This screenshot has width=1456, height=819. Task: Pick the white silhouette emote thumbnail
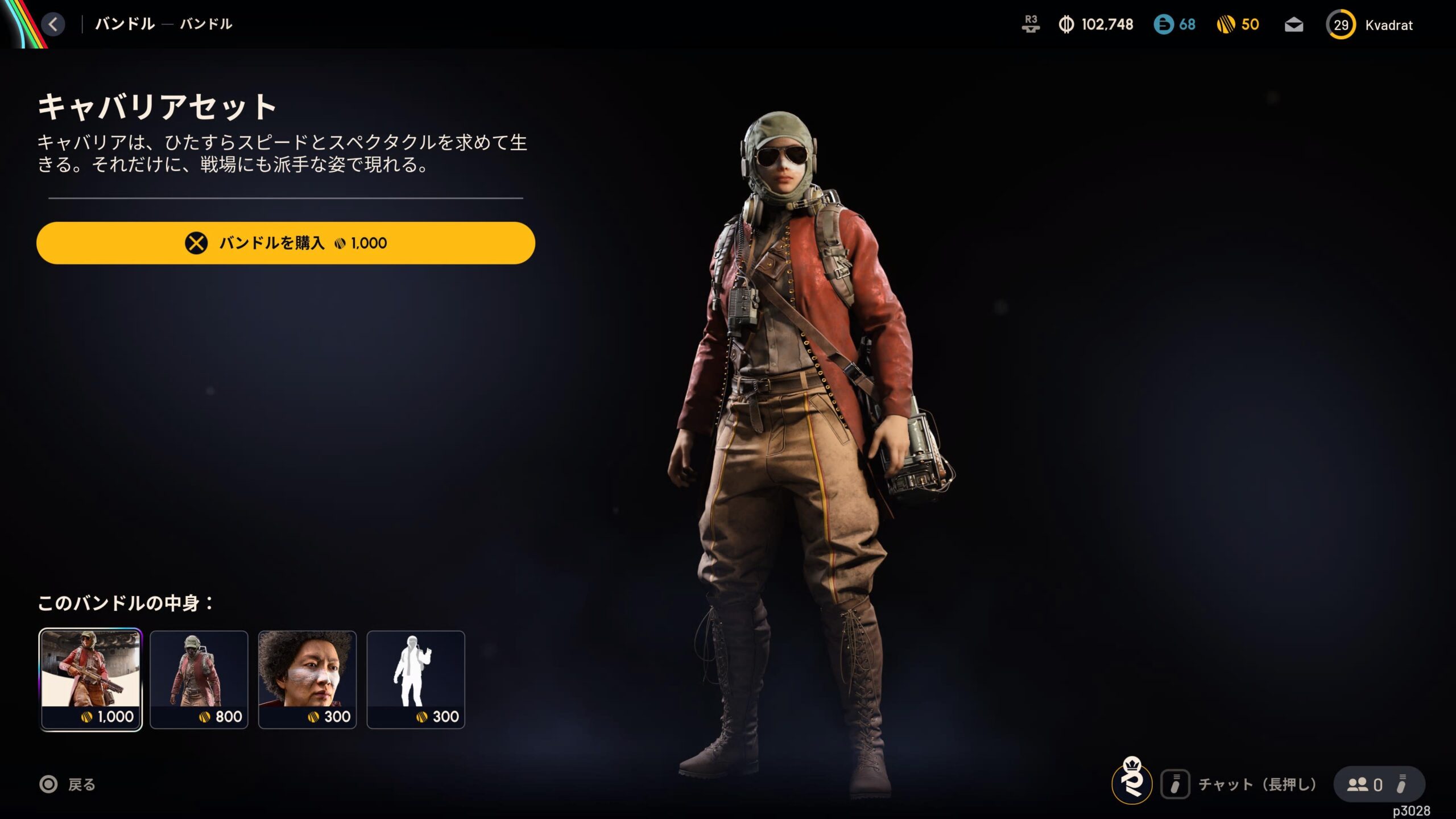coord(416,679)
